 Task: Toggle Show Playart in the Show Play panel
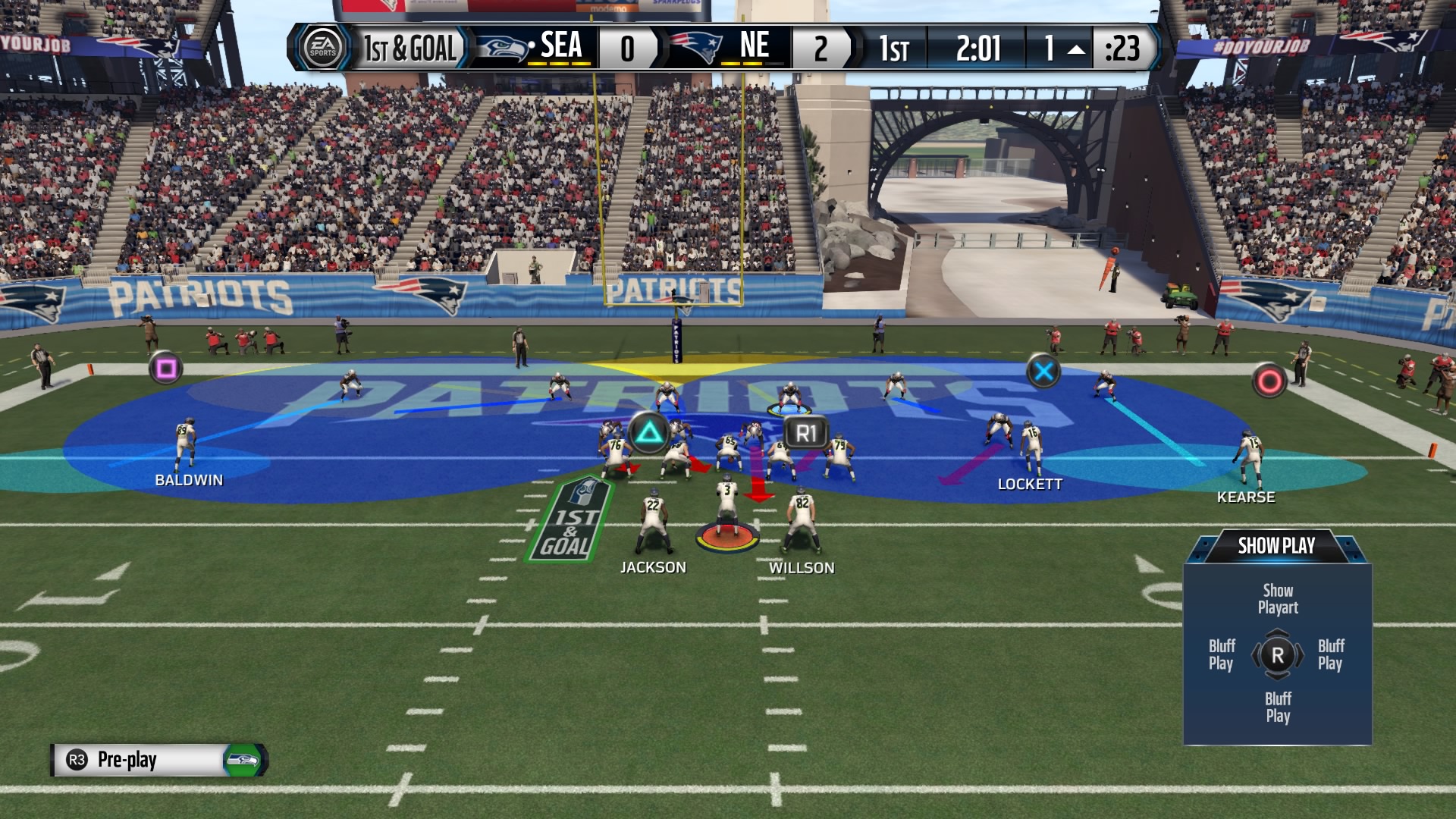tap(1278, 599)
